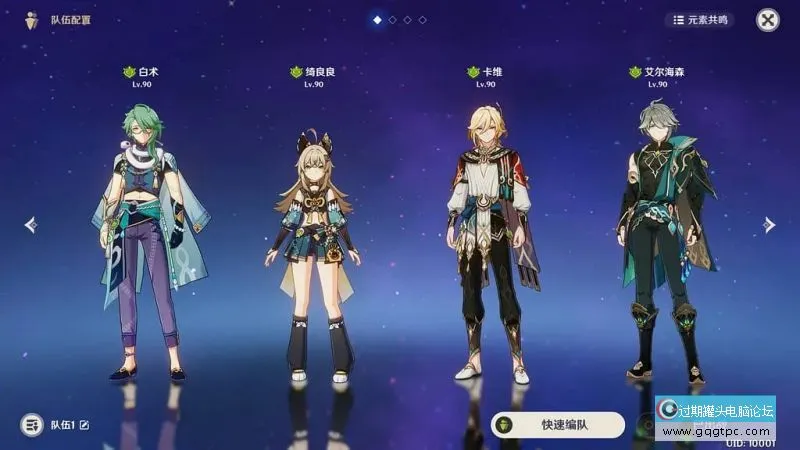The height and width of the screenshot is (450, 800).
Task: Open the 元素共鸣 elemental resonance panel
Action: point(699,19)
